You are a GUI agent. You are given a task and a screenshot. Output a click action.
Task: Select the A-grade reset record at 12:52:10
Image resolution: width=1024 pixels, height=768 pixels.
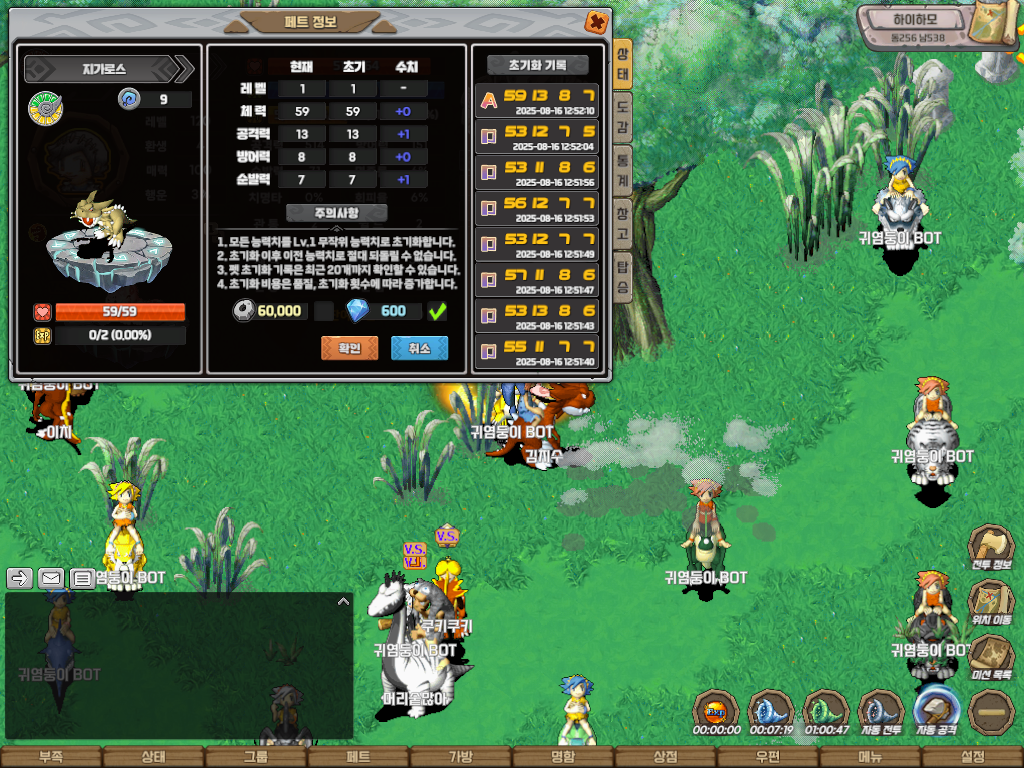tap(537, 101)
